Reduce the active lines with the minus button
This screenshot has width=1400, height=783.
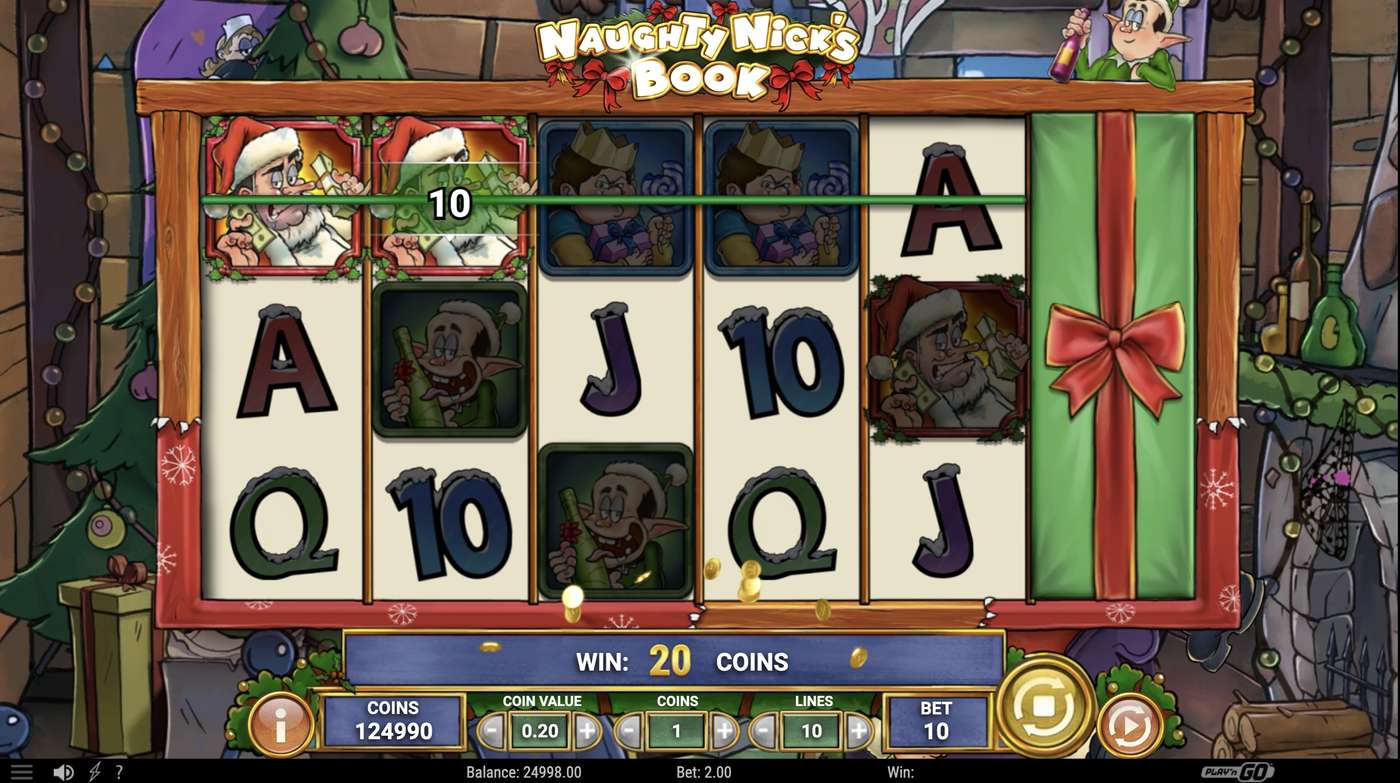(763, 730)
